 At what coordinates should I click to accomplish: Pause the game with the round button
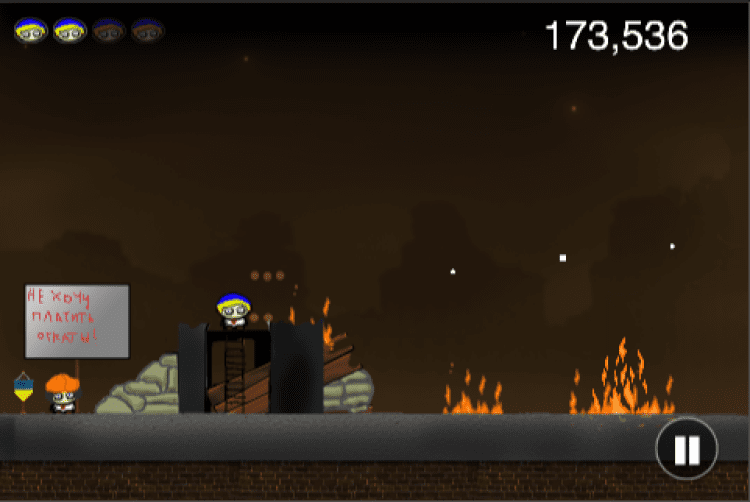click(686, 449)
